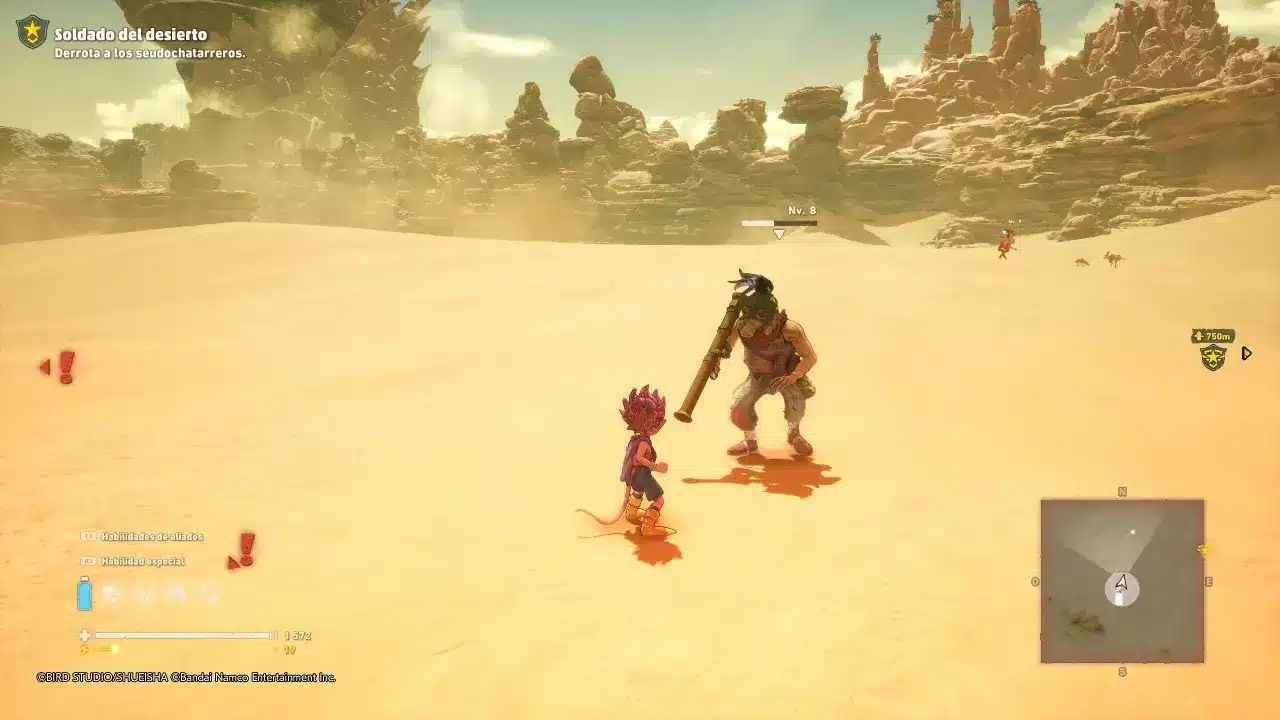Click the player arrow on the minimap
The height and width of the screenshot is (720, 1280).
click(x=1121, y=582)
